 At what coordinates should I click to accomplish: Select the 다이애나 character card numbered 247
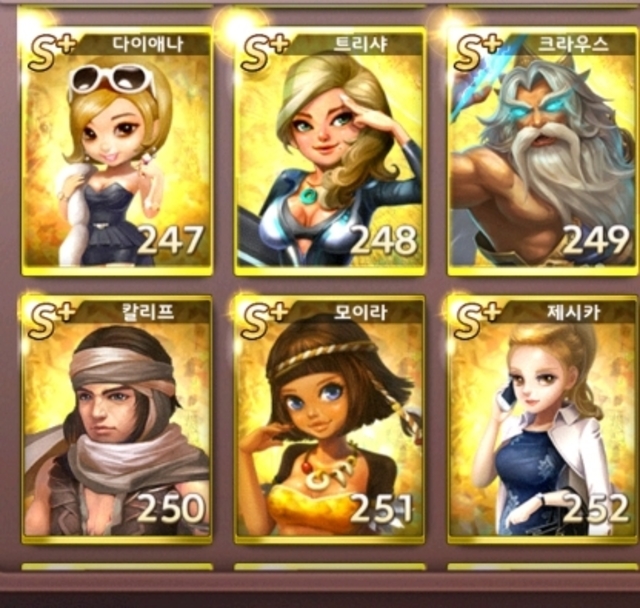tap(117, 152)
